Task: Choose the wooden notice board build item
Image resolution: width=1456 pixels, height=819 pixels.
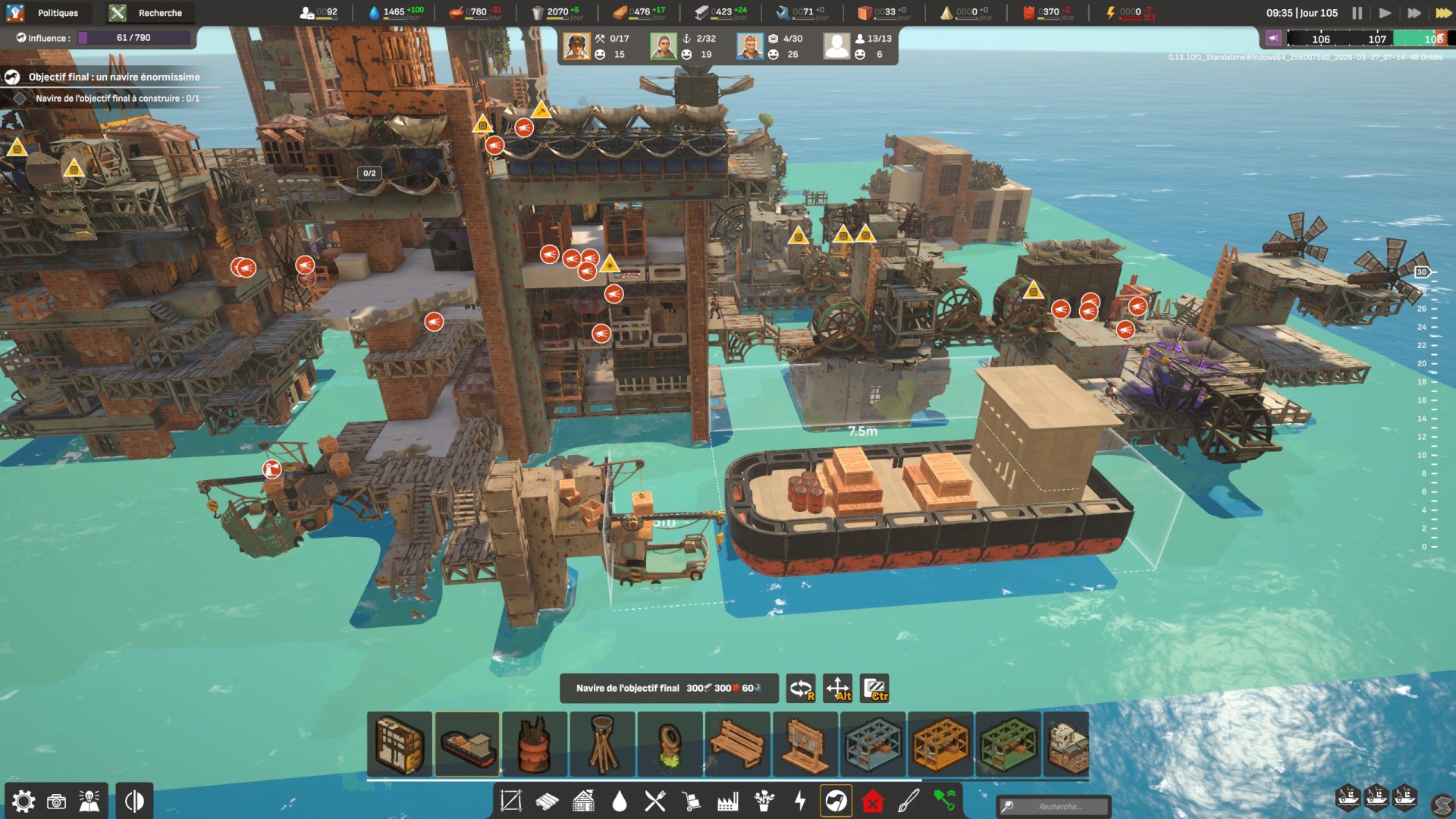Action: 805,744
